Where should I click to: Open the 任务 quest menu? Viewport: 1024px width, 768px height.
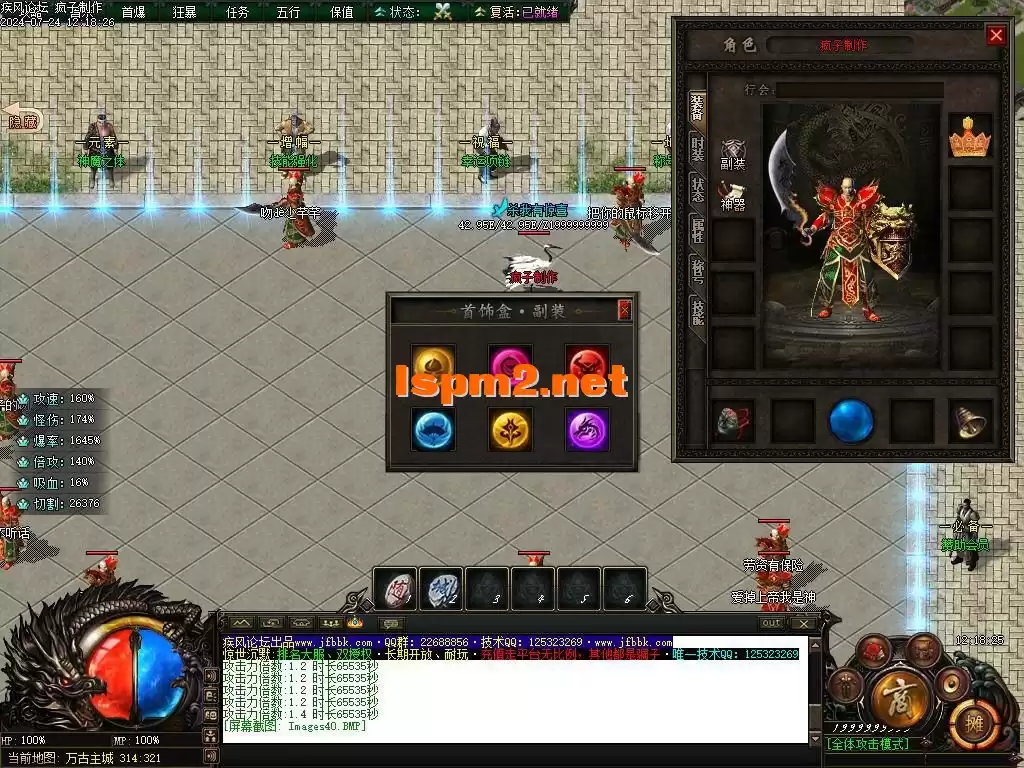pyautogui.click(x=237, y=12)
